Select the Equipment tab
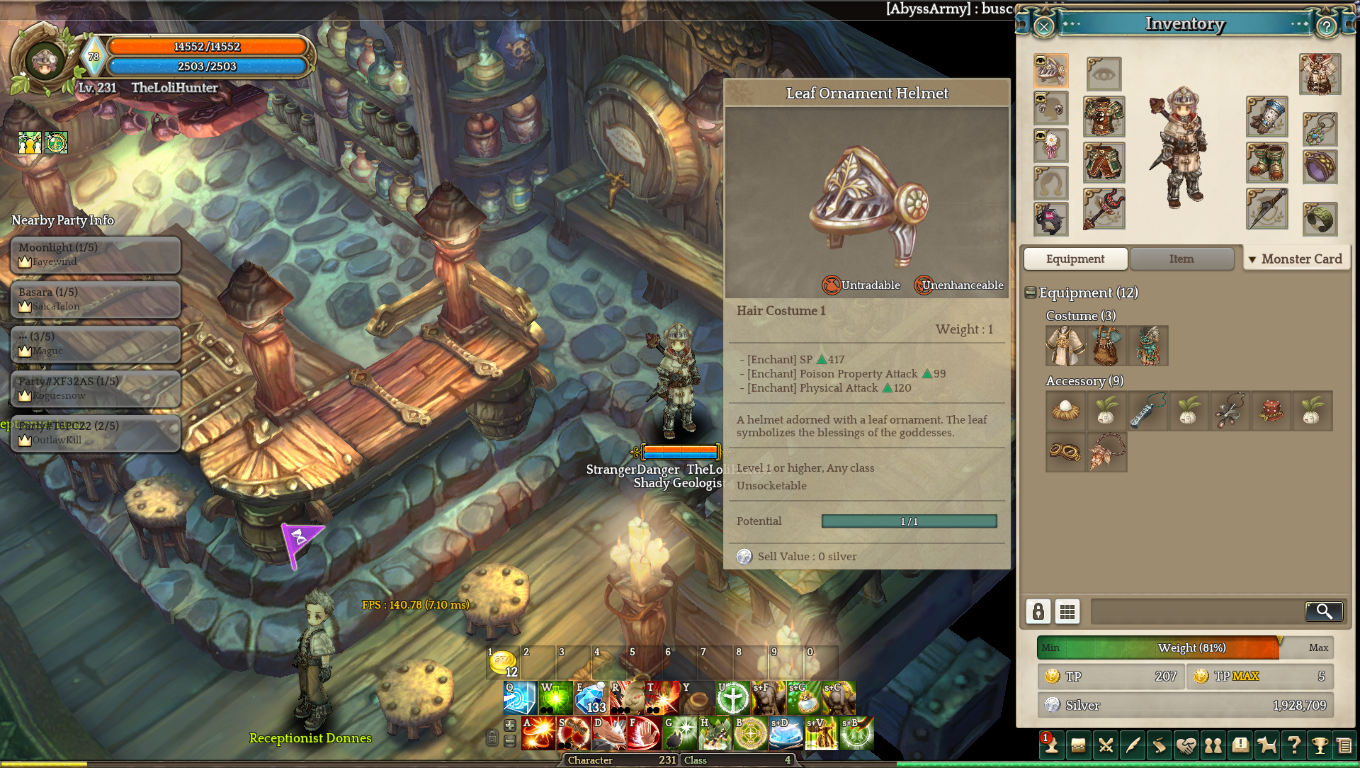Screen dimensions: 1360x768 pos(1075,259)
